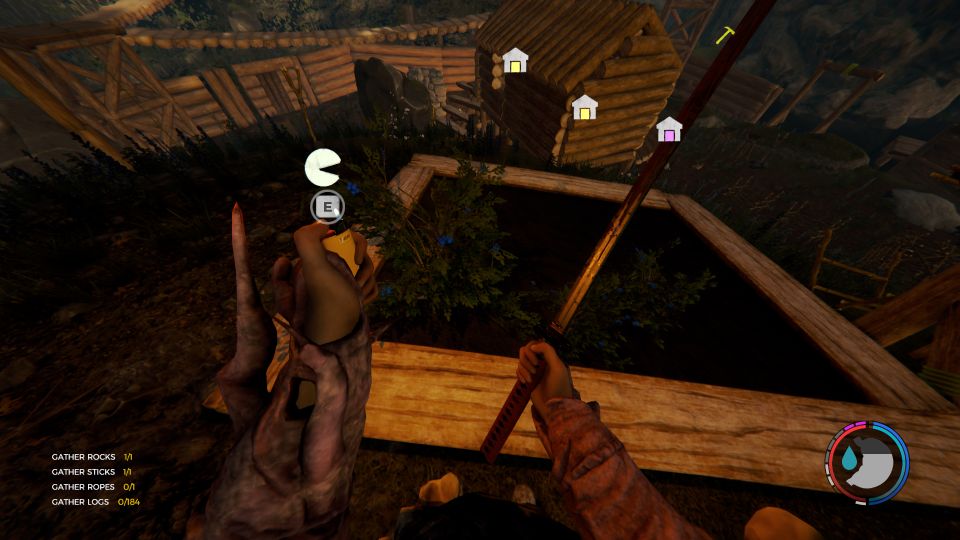
Task: Choose the Gather Sticks objective entry
Action: (92, 472)
